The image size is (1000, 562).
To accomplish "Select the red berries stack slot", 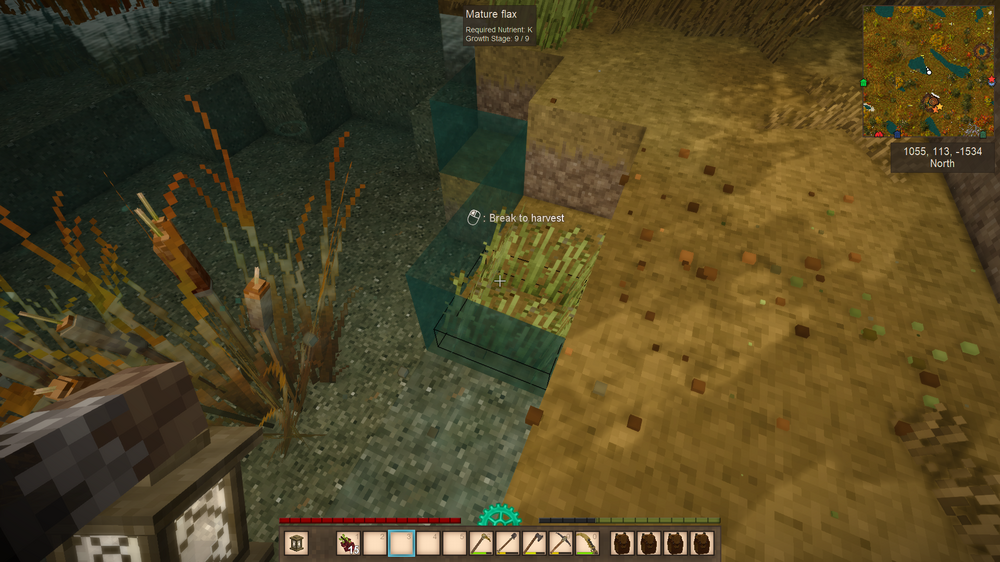I will click(x=348, y=543).
